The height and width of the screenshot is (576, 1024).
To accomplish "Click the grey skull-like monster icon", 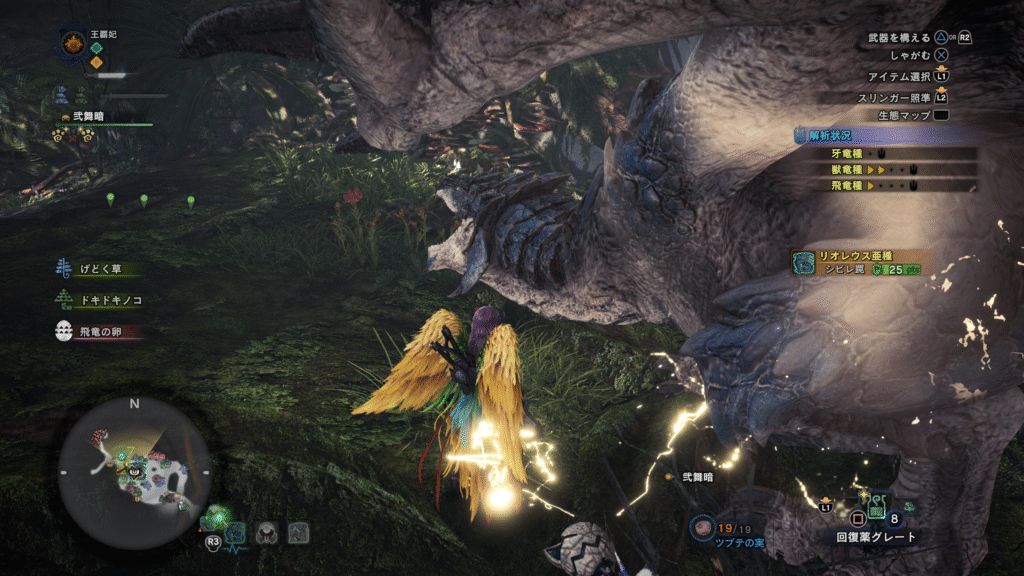I will [266, 533].
